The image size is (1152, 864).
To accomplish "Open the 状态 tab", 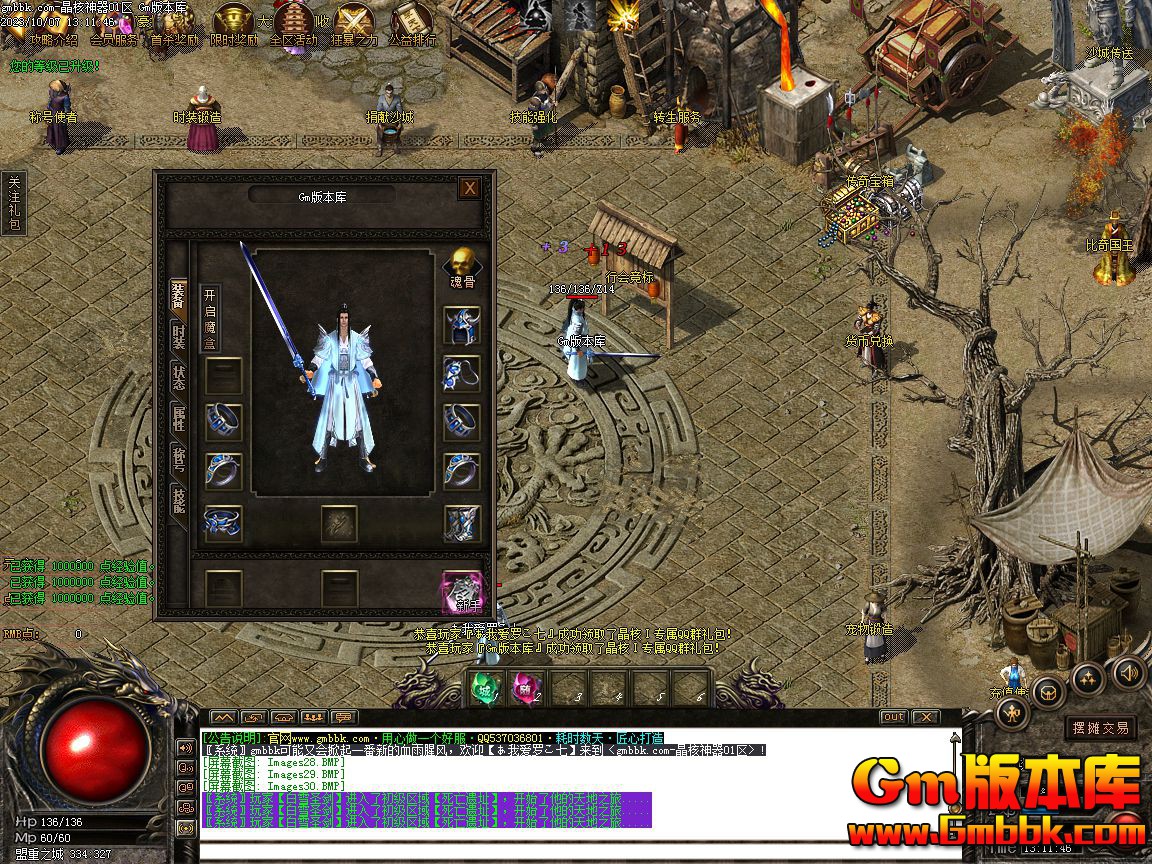I will (x=178, y=377).
